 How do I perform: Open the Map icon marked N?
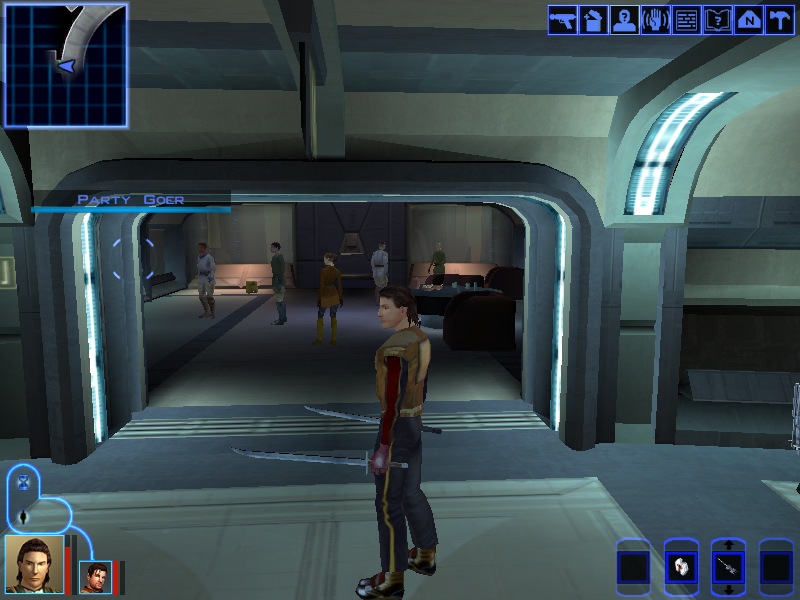point(748,20)
